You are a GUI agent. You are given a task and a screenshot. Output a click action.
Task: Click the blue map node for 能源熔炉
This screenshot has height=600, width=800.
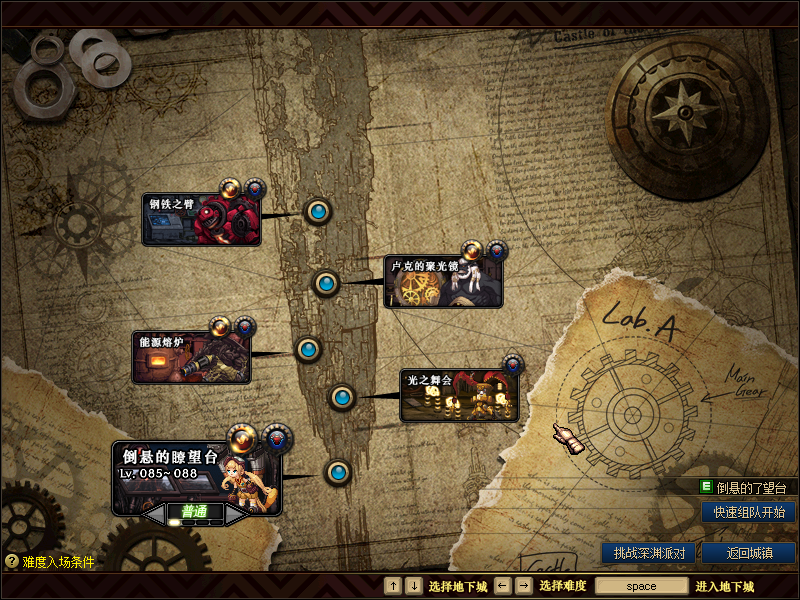click(x=308, y=349)
